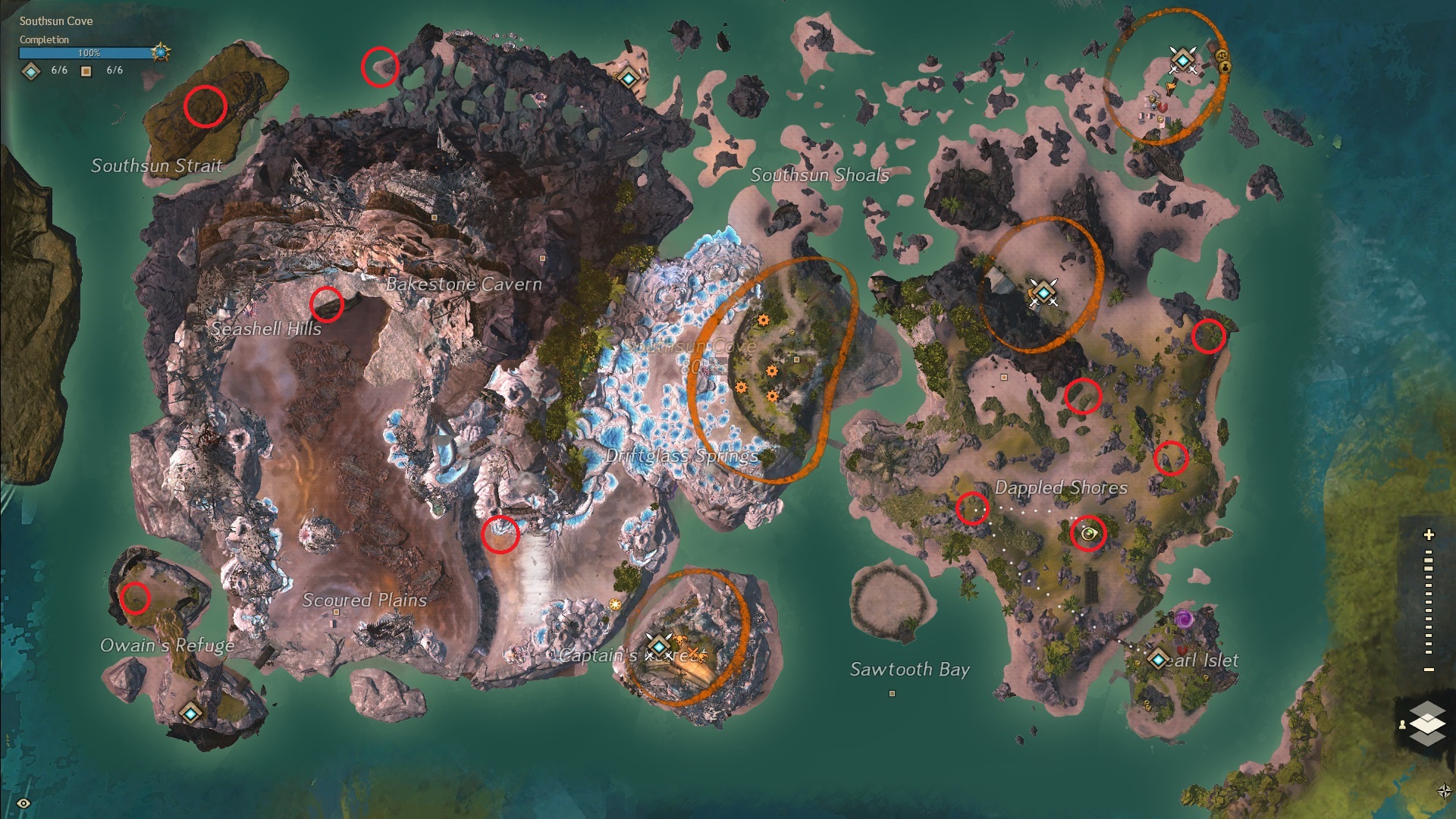
Task: Select the point of interest in Sawtooth Bay
Action: (892, 693)
